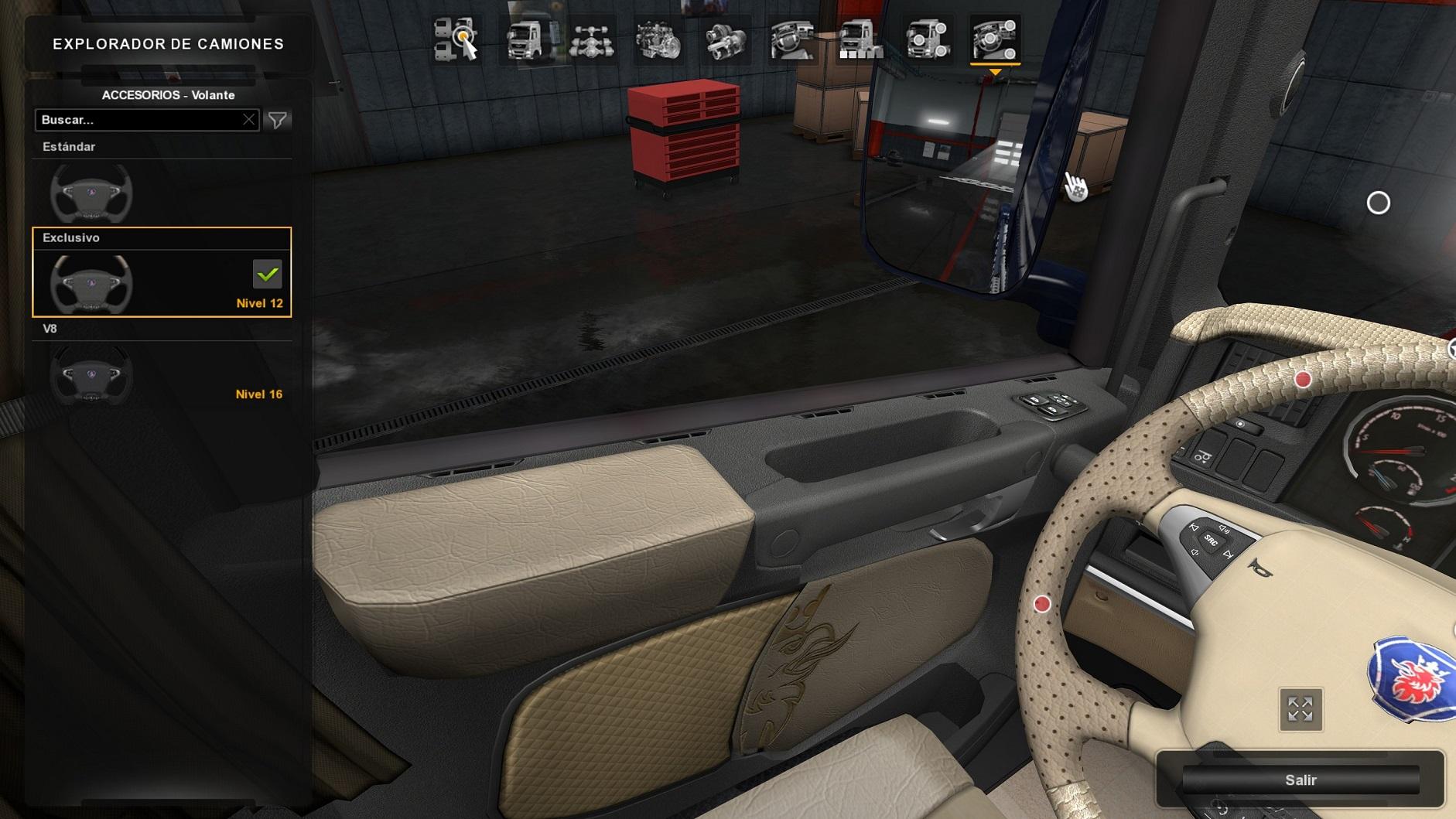Select the engine category icon
The width and height of the screenshot is (1456, 819).
(x=658, y=39)
